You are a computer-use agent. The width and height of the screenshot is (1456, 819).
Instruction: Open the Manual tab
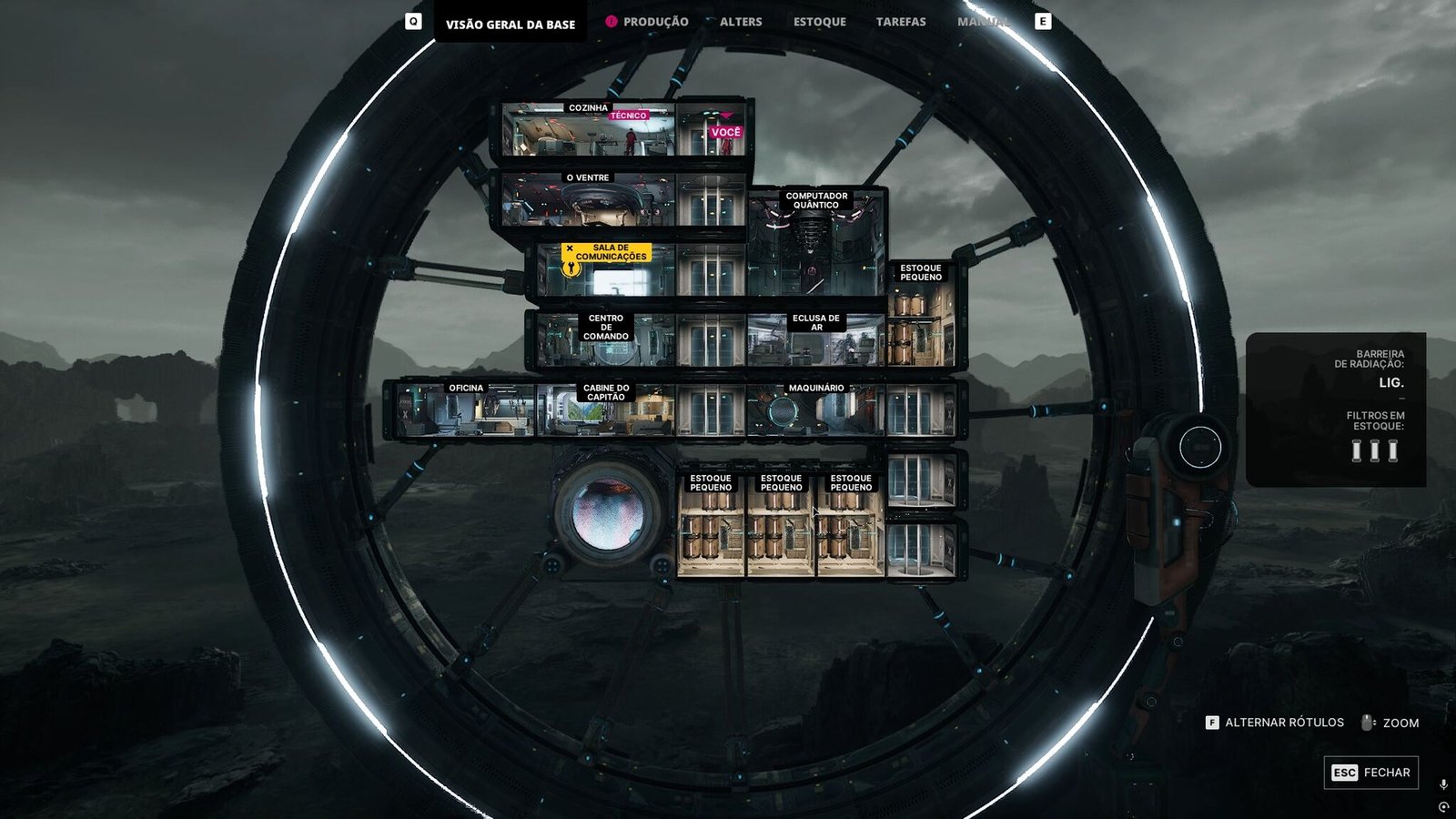point(983,22)
